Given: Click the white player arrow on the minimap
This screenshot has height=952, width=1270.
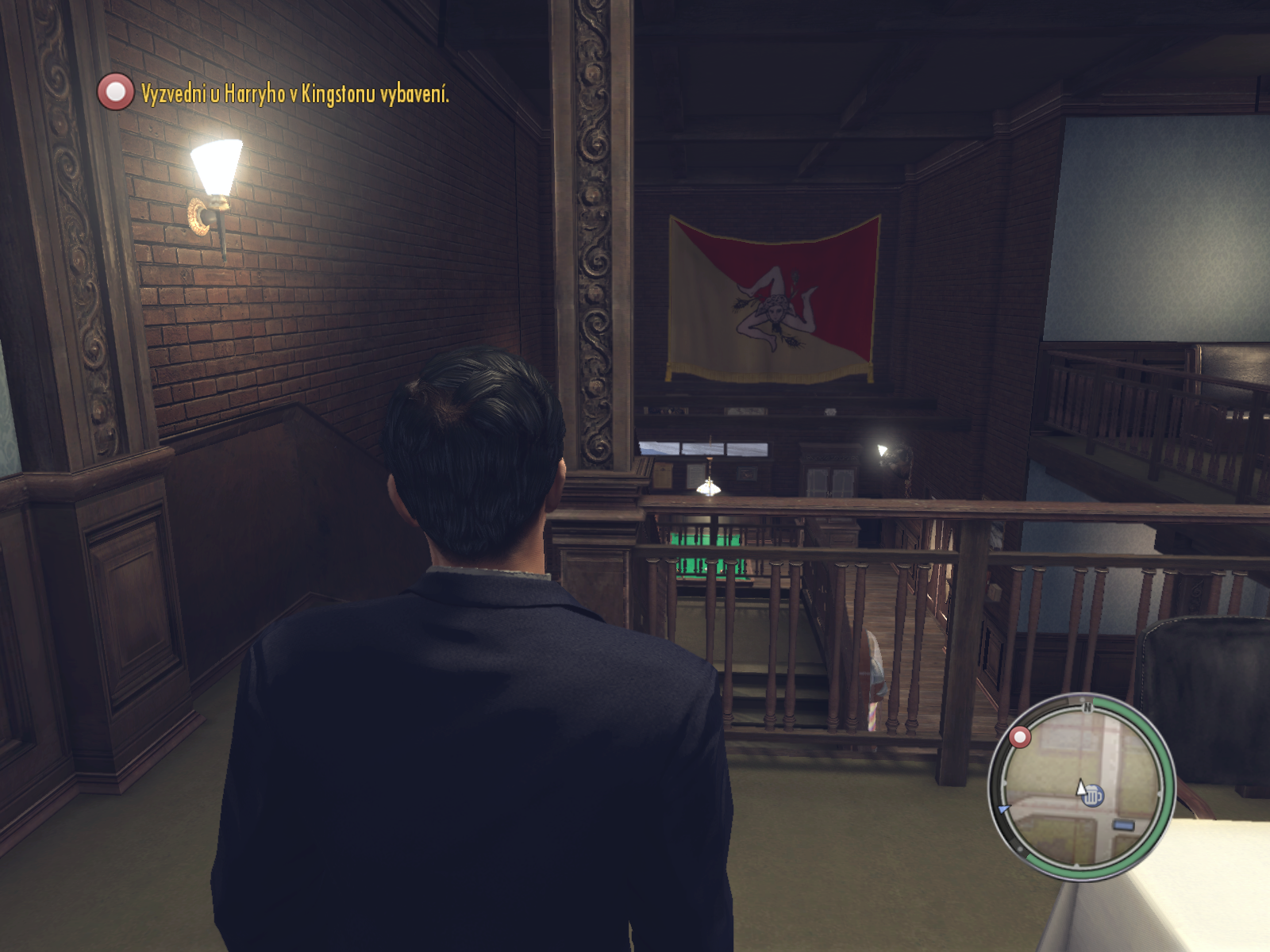Looking at the screenshot, I should (1079, 787).
